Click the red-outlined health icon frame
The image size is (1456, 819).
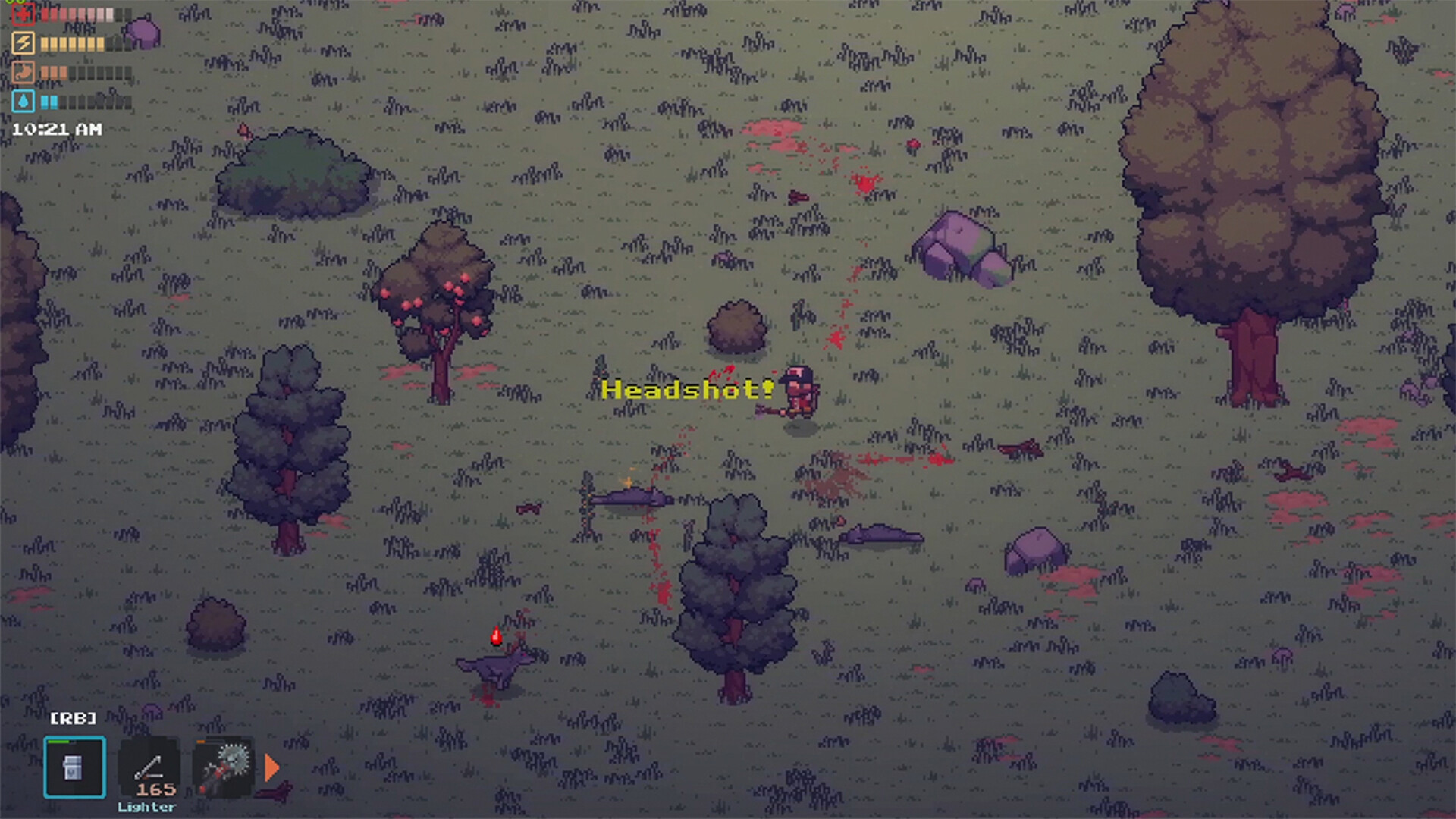tap(24, 14)
